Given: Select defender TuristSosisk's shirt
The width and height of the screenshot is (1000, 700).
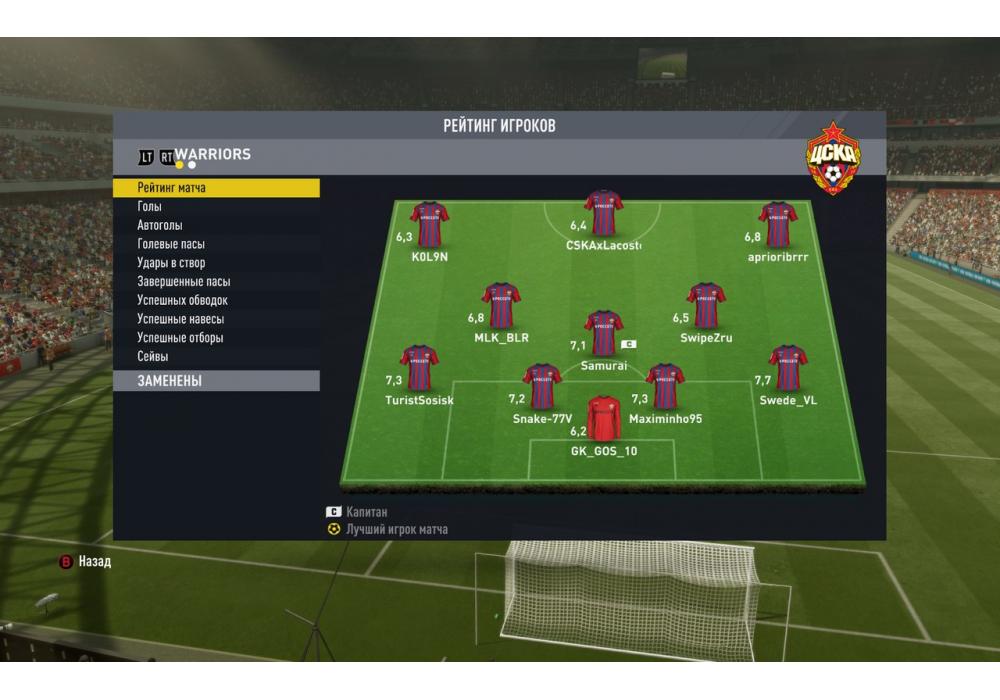Looking at the screenshot, I should pos(419,368).
